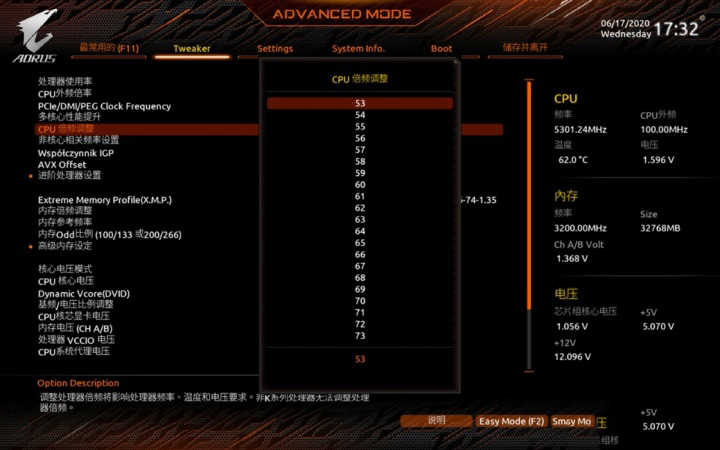720x450 pixels.
Task: Select the Współczynnik IGP entry
Action: (x=76, y=152)
